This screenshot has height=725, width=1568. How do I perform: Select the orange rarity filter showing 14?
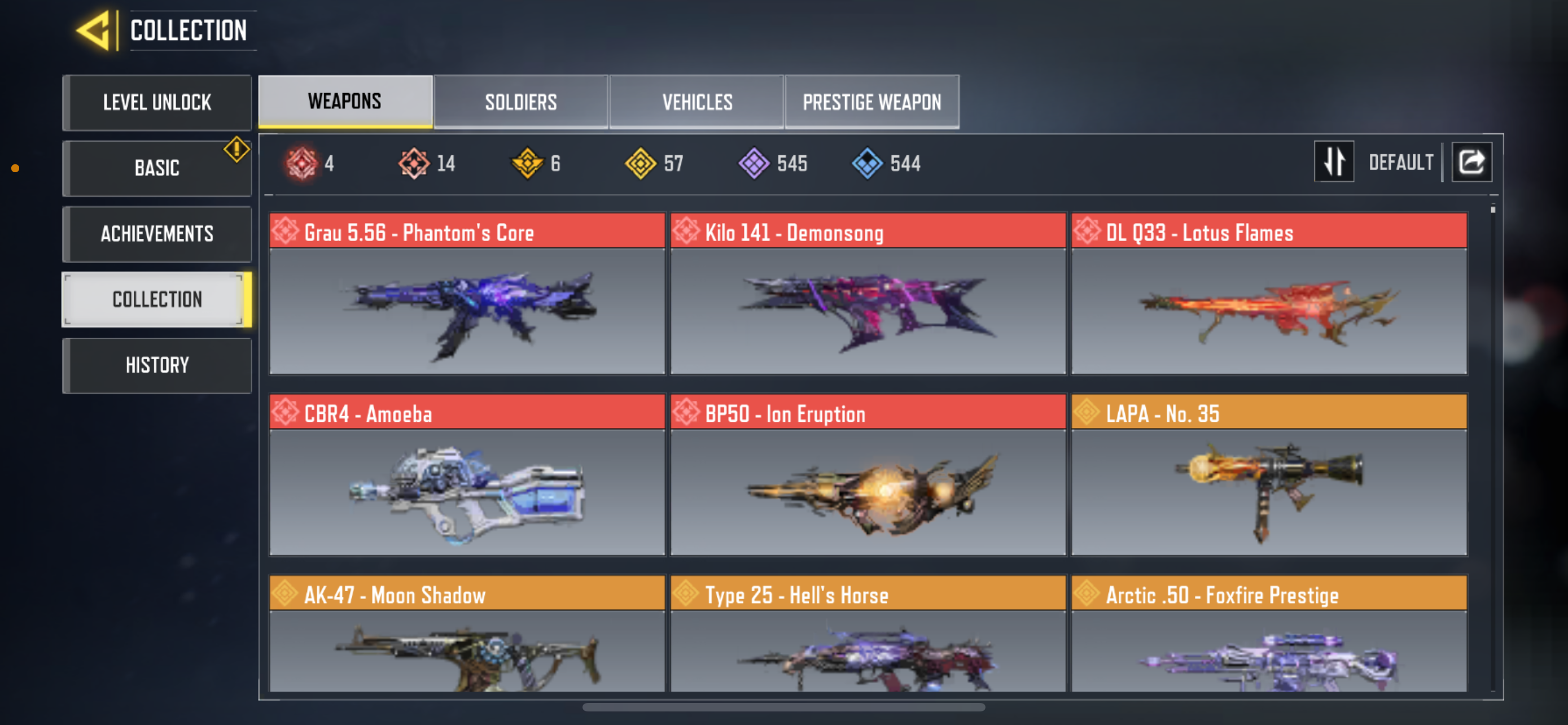pyautogui.click(x=413, y=163)
